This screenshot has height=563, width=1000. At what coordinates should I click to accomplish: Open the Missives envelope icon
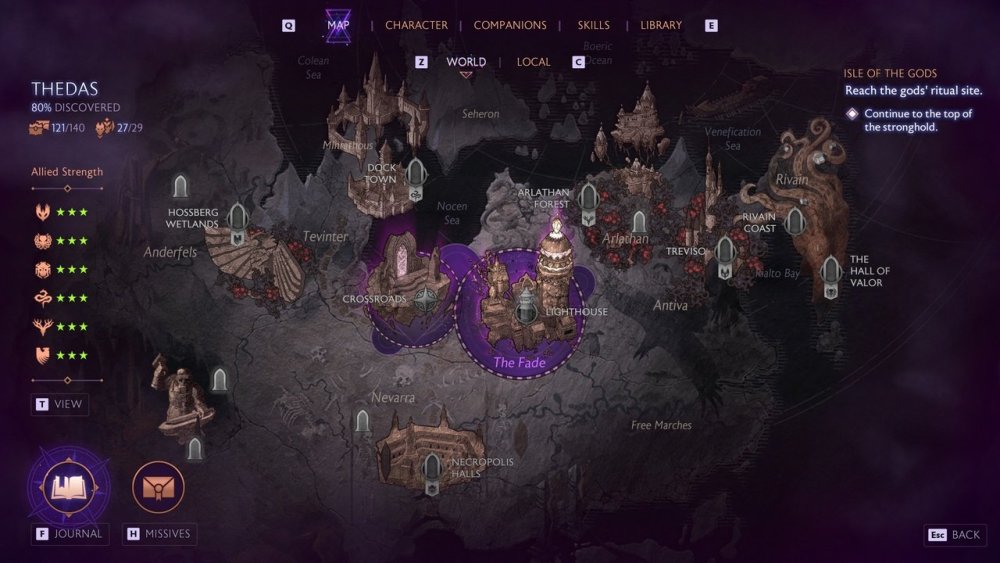coord(158,488)
